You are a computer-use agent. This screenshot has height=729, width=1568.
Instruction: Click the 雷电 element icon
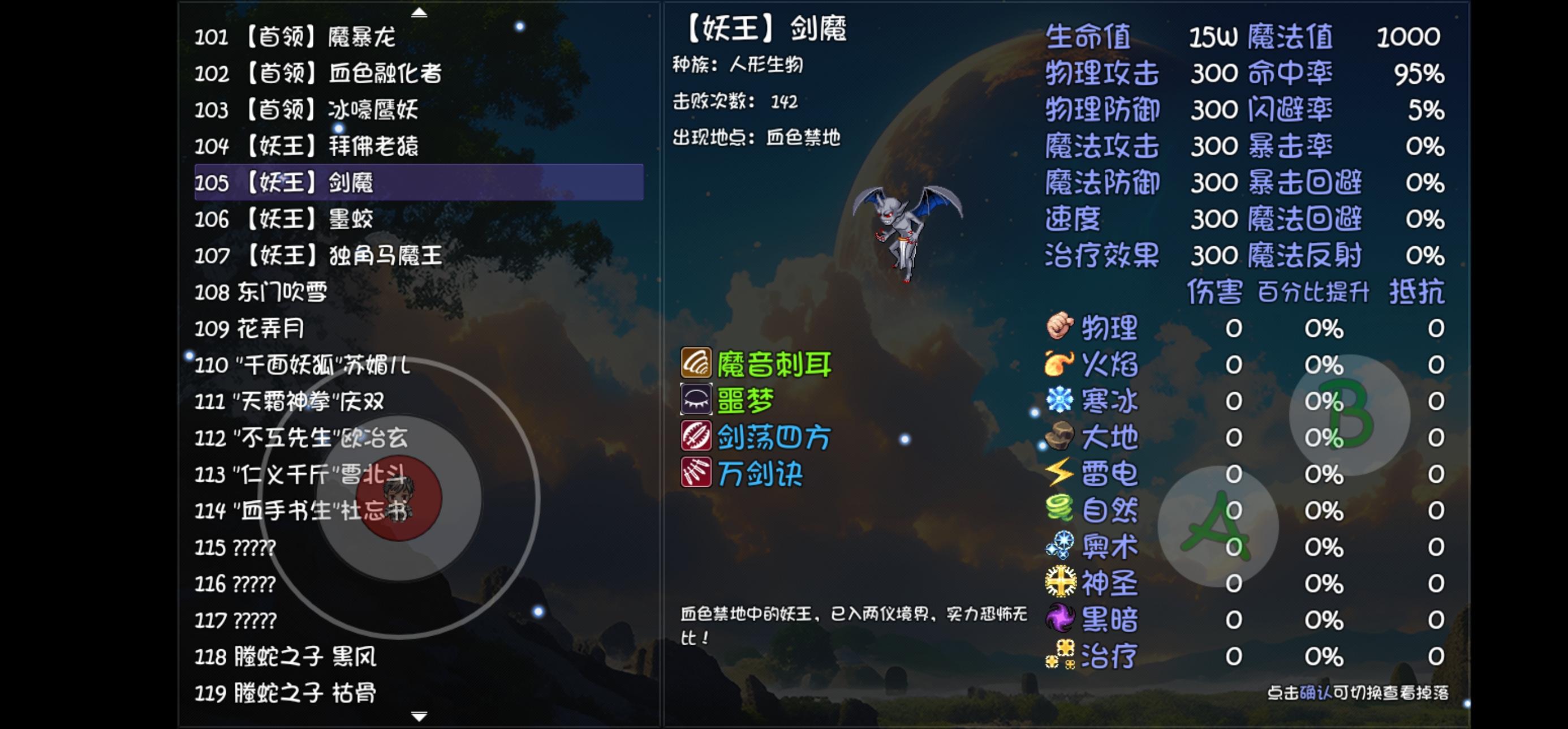[1059, 473]
